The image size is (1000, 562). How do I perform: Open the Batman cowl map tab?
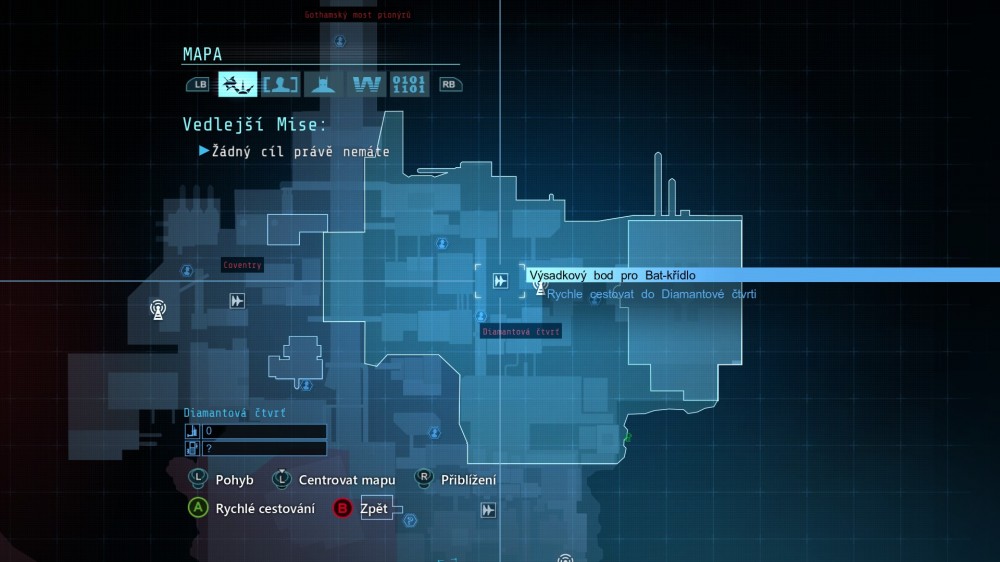[322, 84]
